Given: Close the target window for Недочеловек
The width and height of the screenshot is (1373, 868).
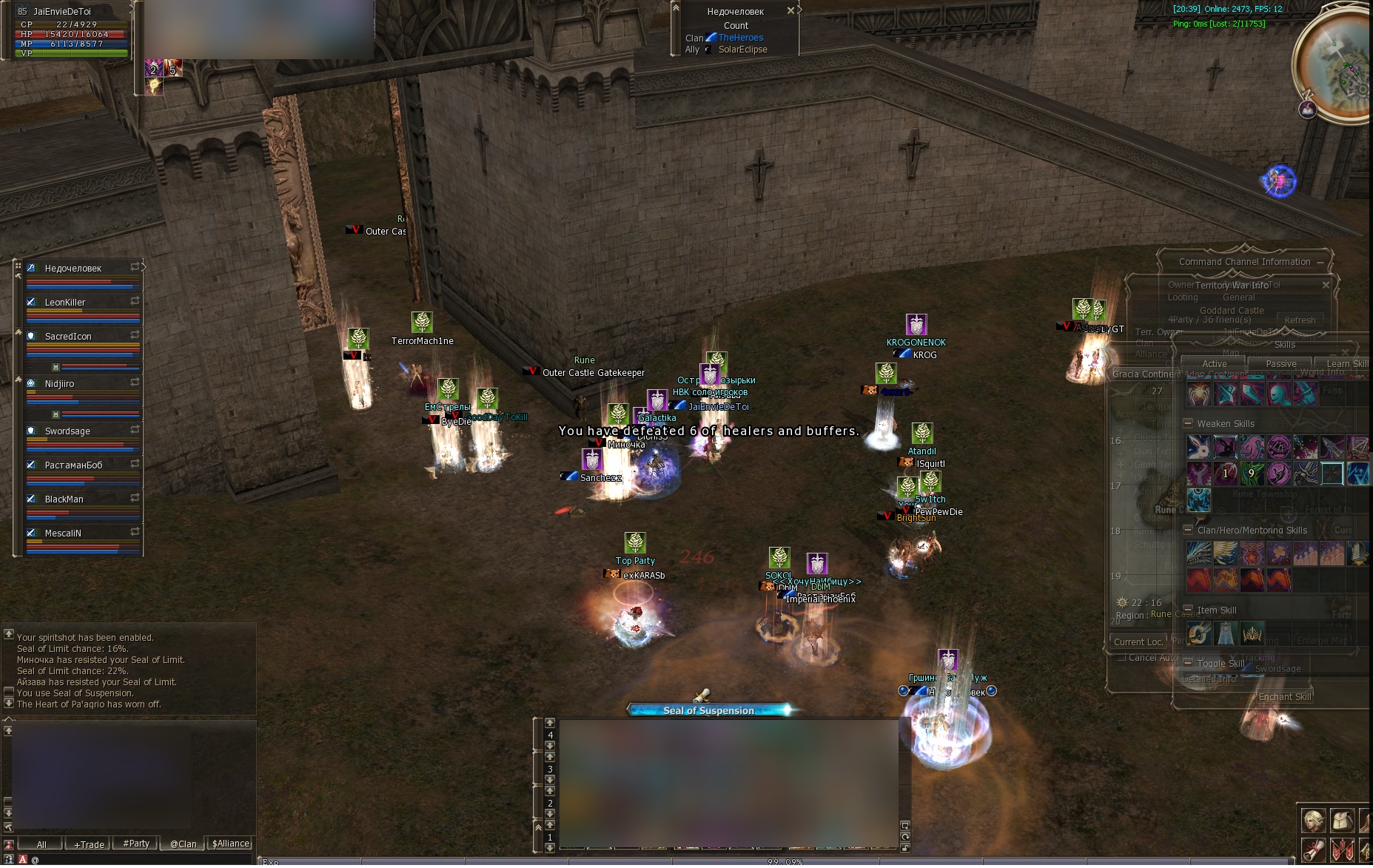Looking at the screenshot, I should pyautogui.click(x=790, y=11).
